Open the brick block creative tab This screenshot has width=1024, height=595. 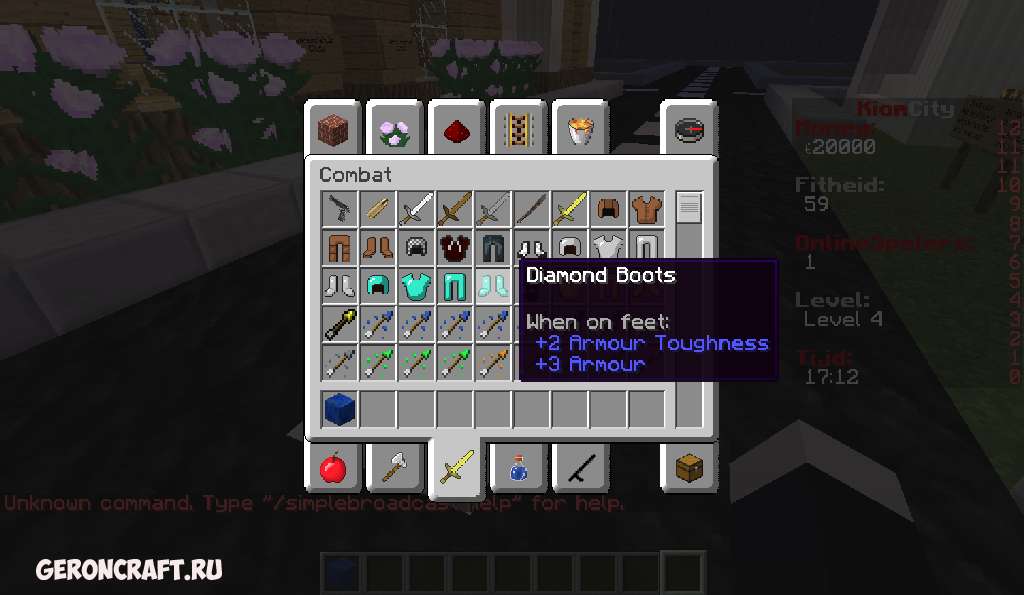pos(333,130)
